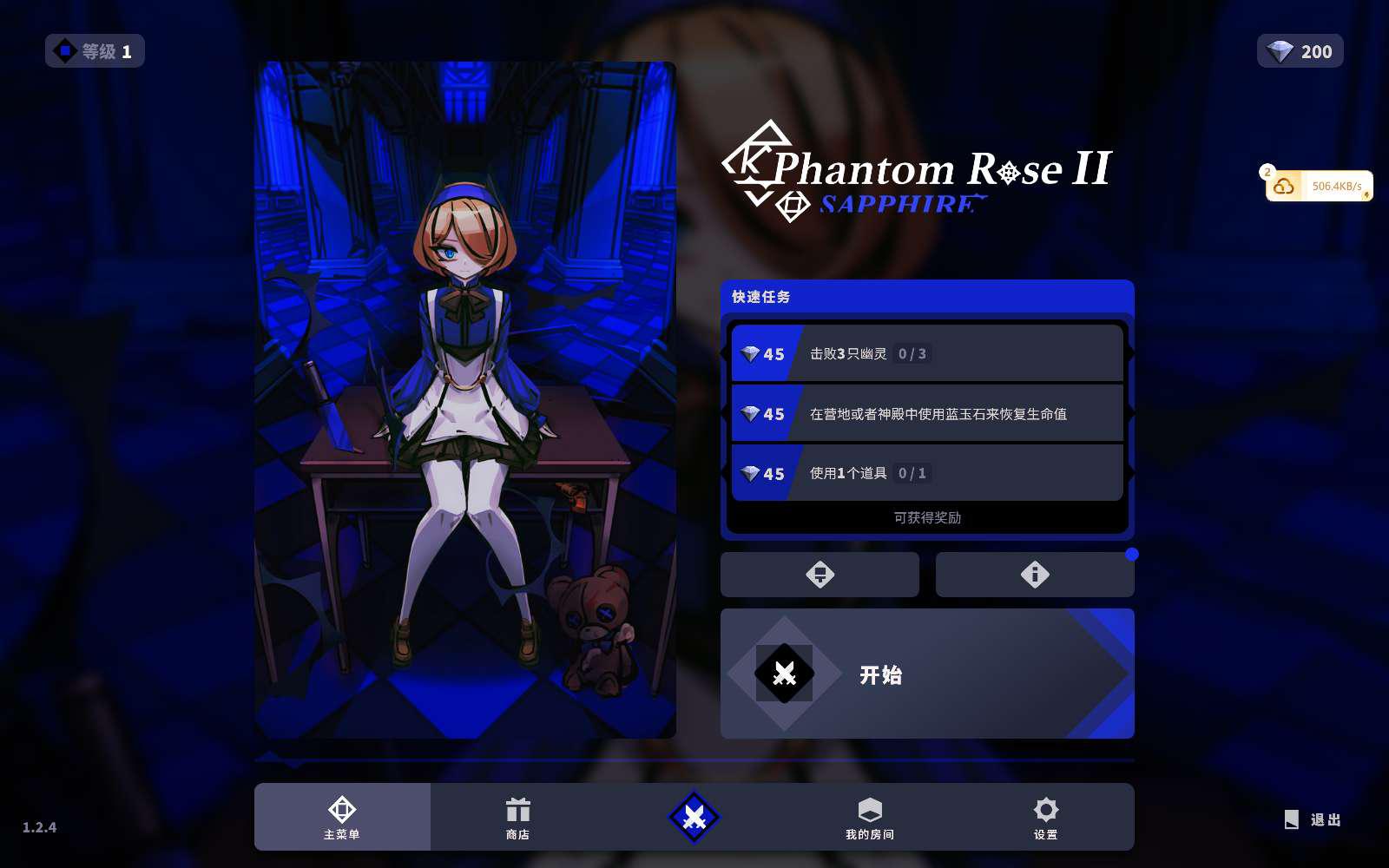
Task: Click the info icon button
Action: [1035, 575]
